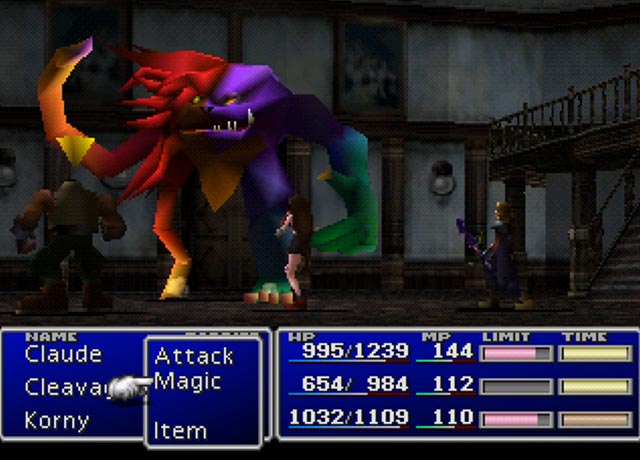Select party member Claude
The height and width of the screenshot is (460, 640).
pyautogui.click(x=63, y=354)
